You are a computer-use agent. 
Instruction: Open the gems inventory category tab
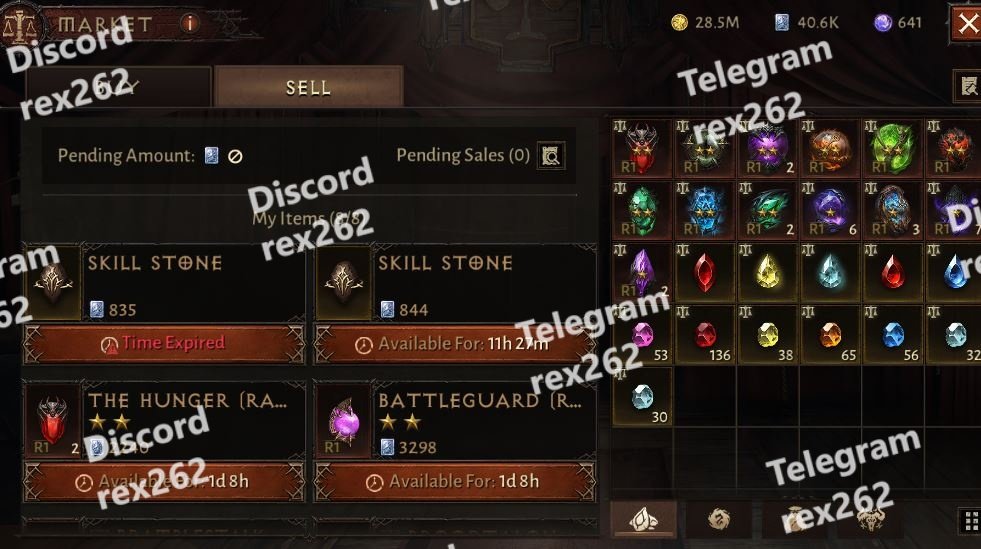pos(643,519)
